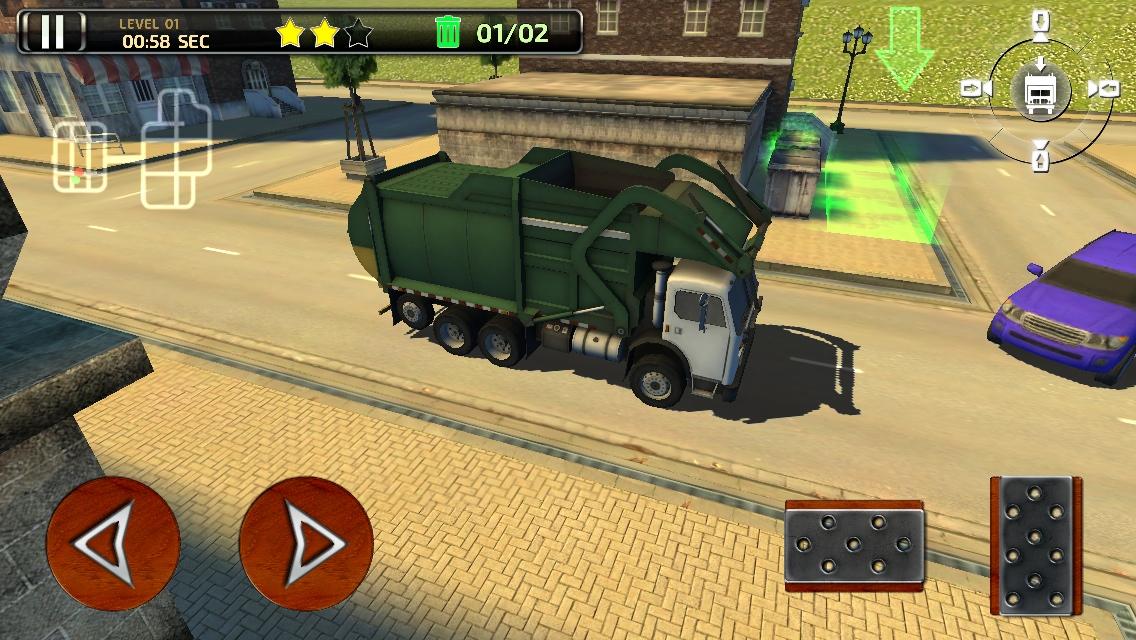Switch to the left-side camera view
The height and width of the screenshot is (640, 1136).
point(975,90)
